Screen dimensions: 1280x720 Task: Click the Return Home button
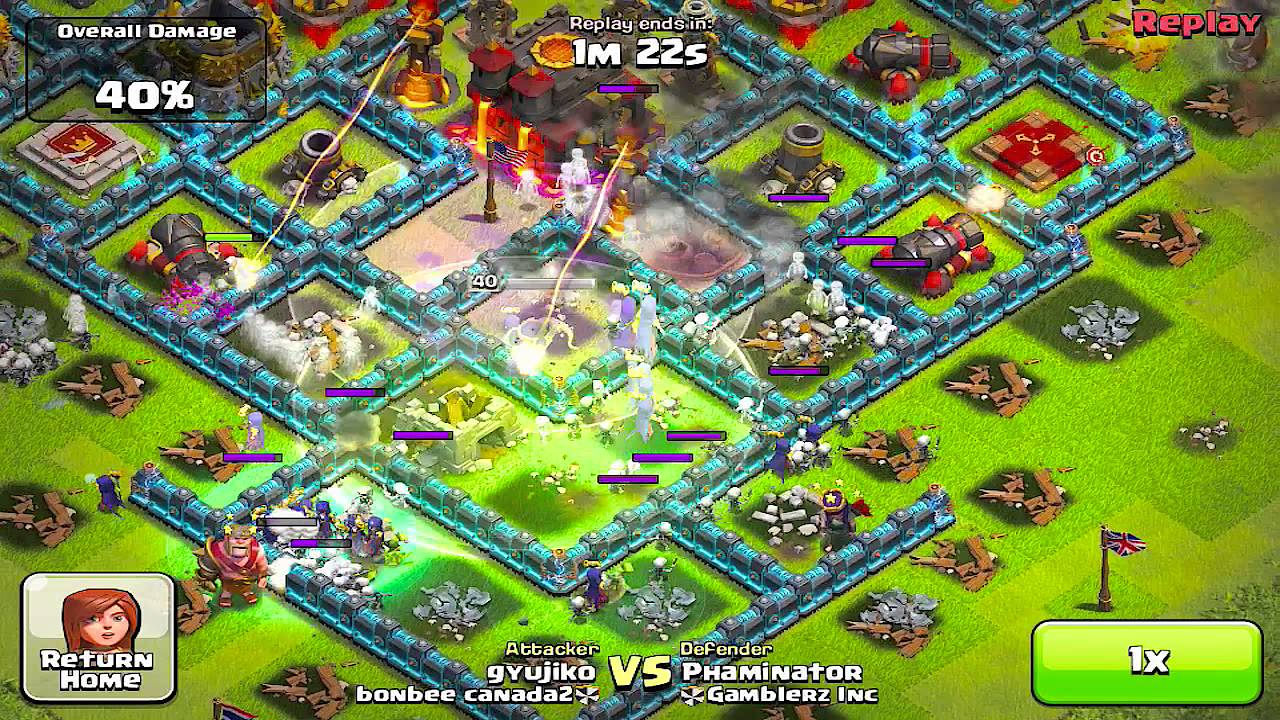pos(98,637)
